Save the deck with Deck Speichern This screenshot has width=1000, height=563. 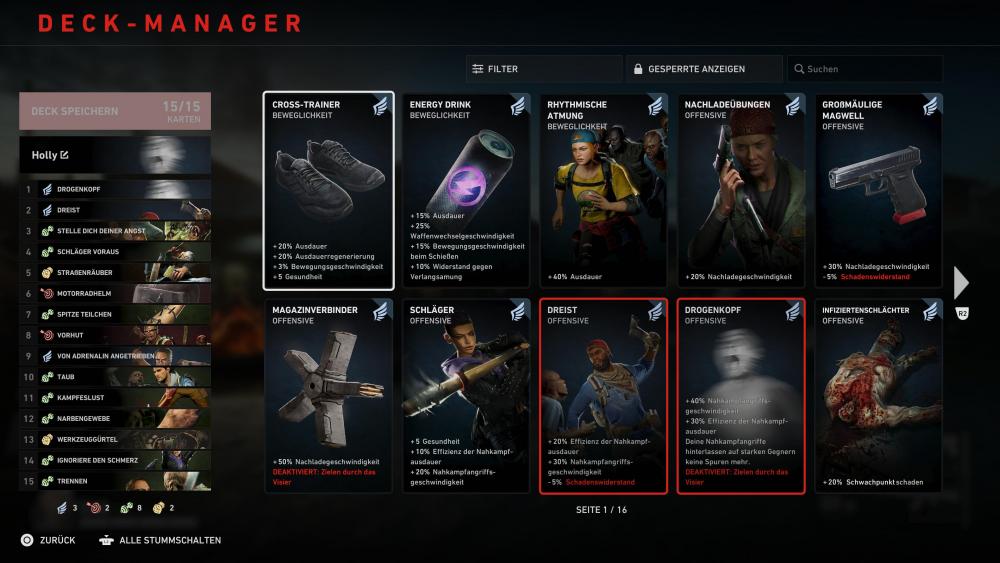pos(114,111)
